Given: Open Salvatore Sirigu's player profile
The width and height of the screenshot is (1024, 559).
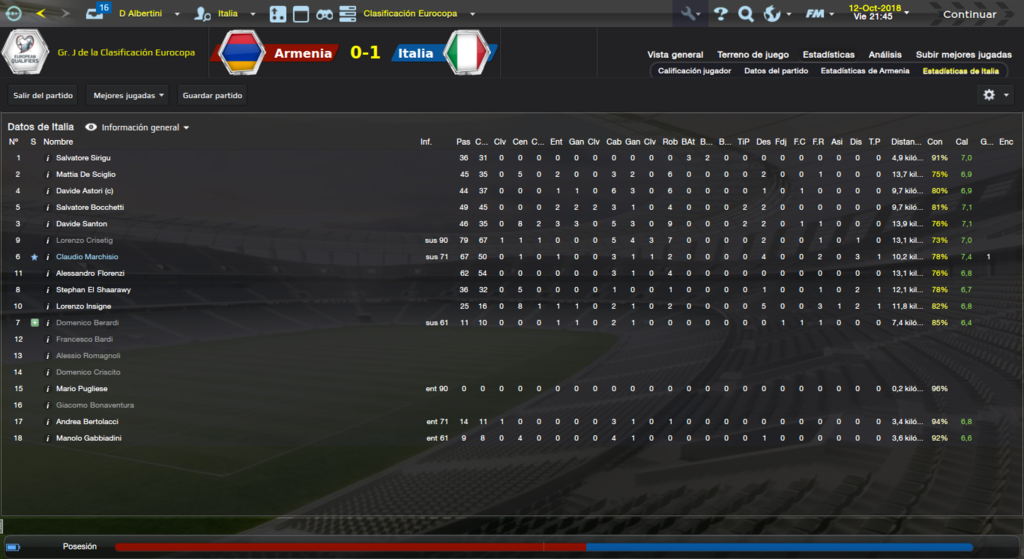Looking at the screenshot, I should pyautogui.click(x=83, y=158).
